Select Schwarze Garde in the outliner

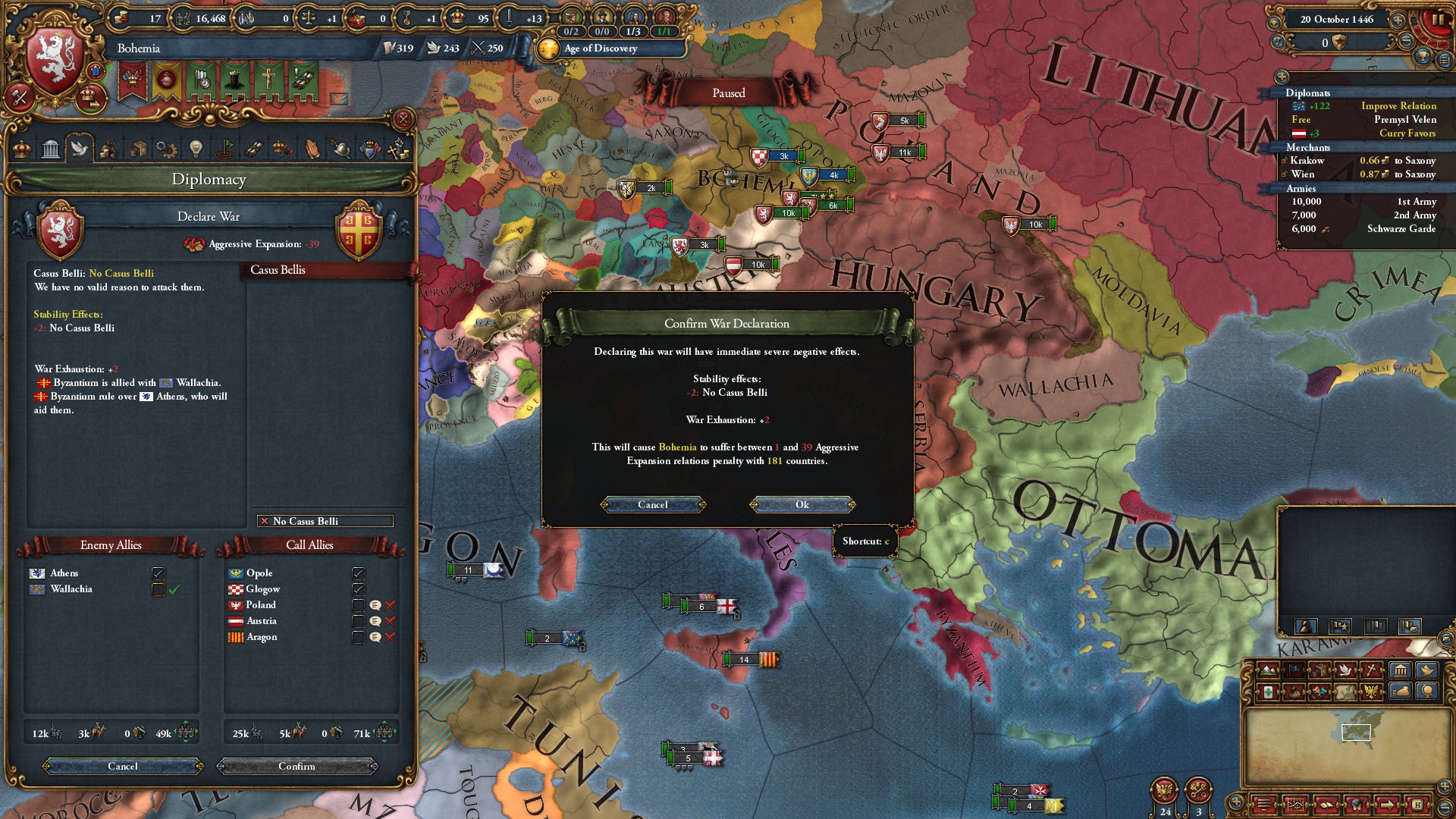[1363, 229]
